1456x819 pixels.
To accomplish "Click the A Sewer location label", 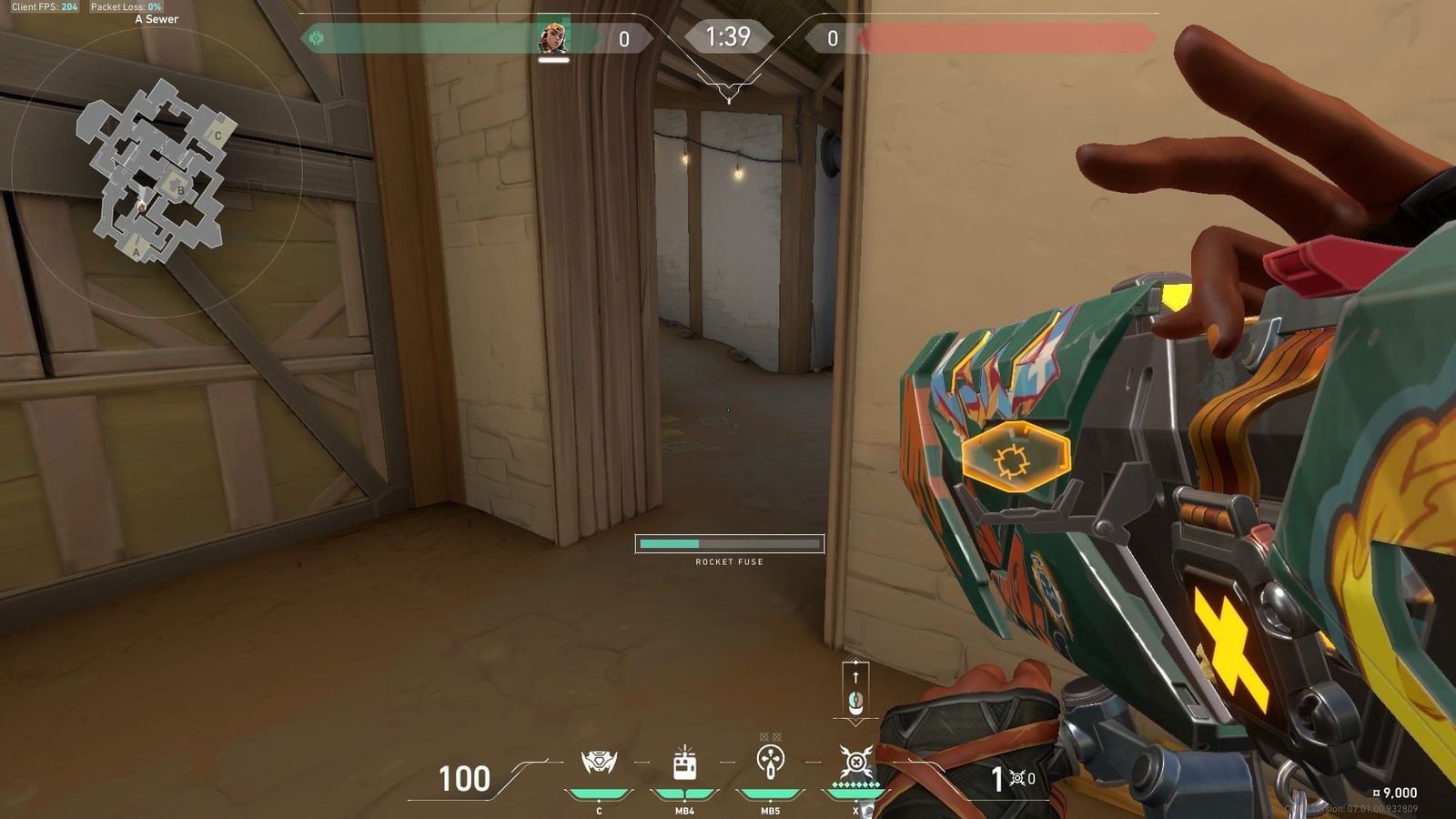I will [157, 18].
